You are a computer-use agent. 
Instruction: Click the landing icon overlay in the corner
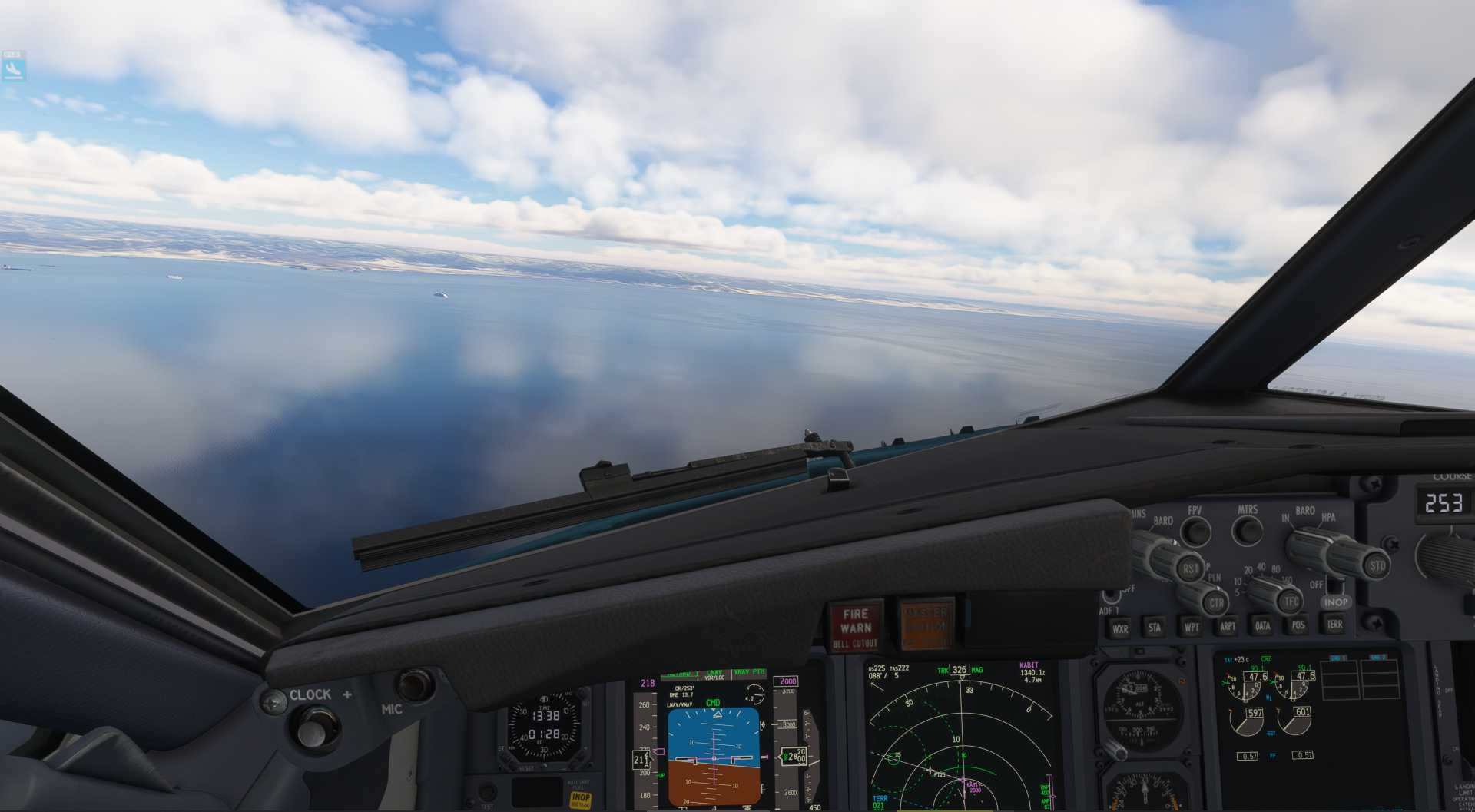[13, 67]
